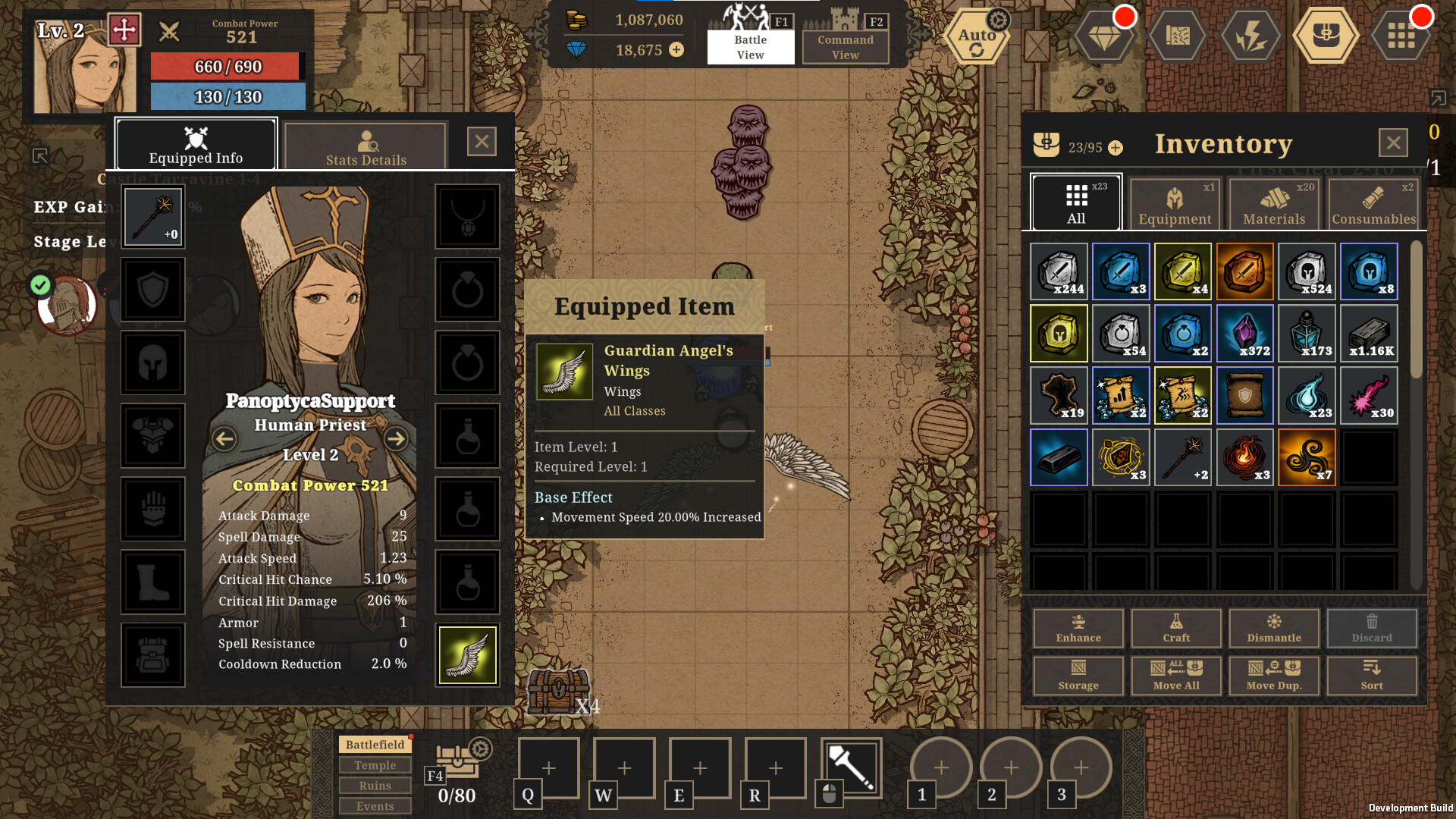Select the equipped Guardian Angel's Wings slot

tap(467, 655)
